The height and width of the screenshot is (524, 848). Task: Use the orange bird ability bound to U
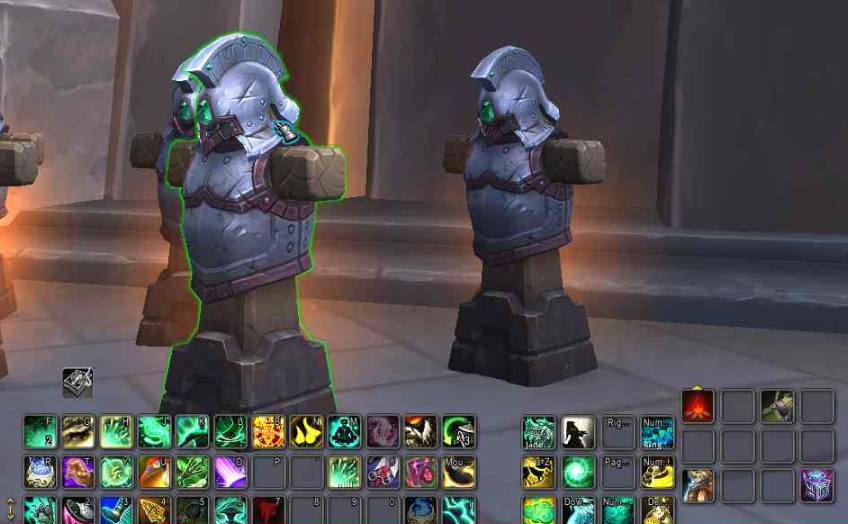tap(154, 472)
